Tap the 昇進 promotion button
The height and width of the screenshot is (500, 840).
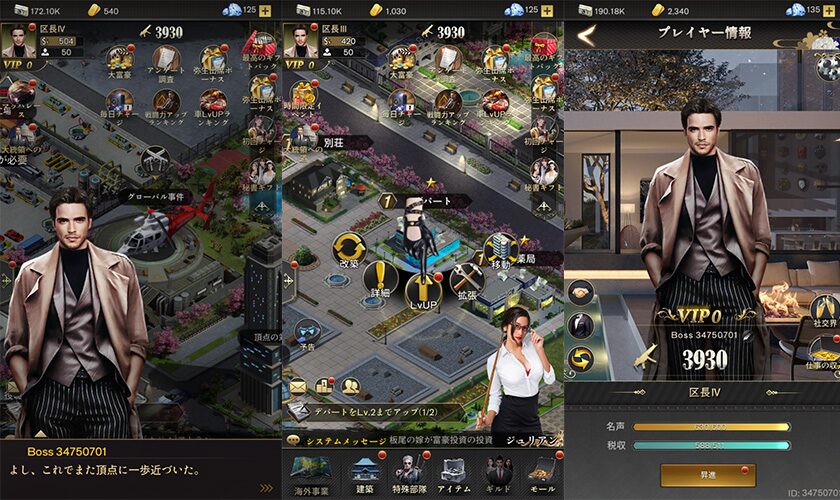pyautogui.click(x=707, y=475)
